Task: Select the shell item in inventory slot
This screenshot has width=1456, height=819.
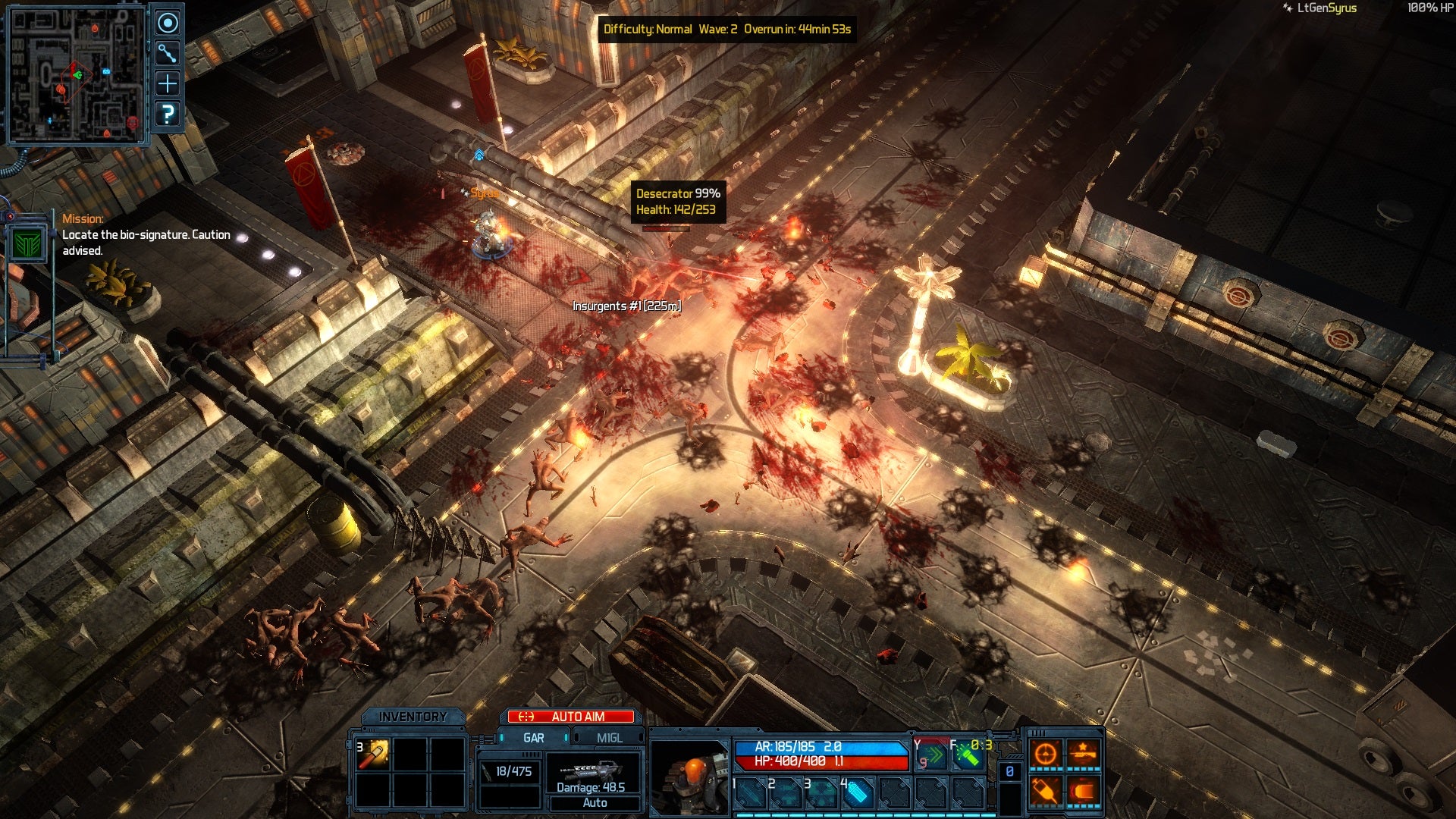Action: pyautogui.click(x=374, y=755)
